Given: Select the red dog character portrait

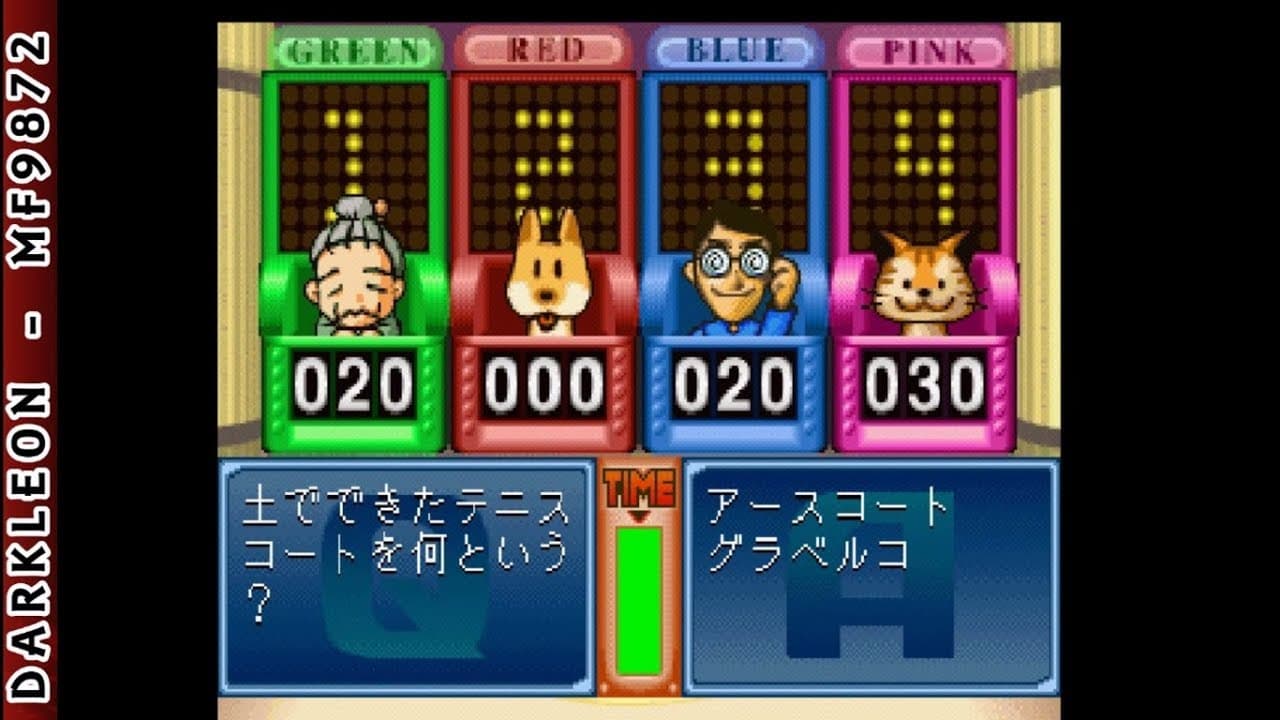Looking at the screenshot, I should [549, 290].
